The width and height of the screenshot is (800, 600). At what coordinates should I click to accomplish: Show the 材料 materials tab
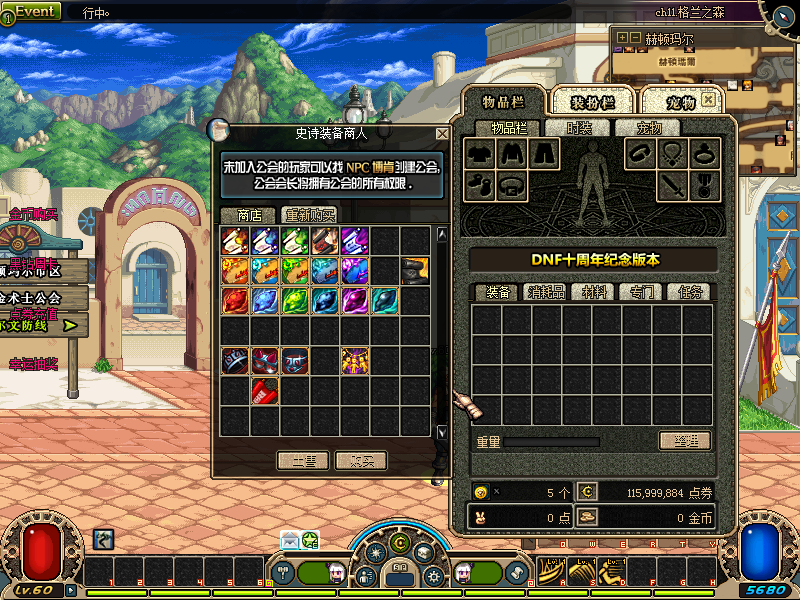point(596,292)
